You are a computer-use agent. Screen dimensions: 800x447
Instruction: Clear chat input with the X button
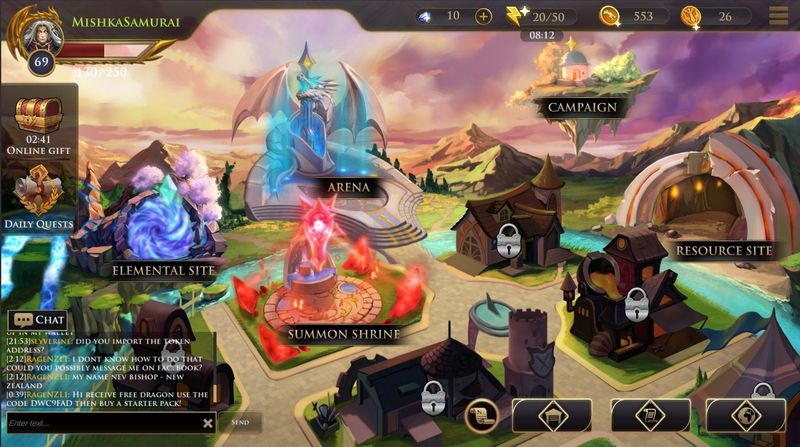(x=208, y=423)
